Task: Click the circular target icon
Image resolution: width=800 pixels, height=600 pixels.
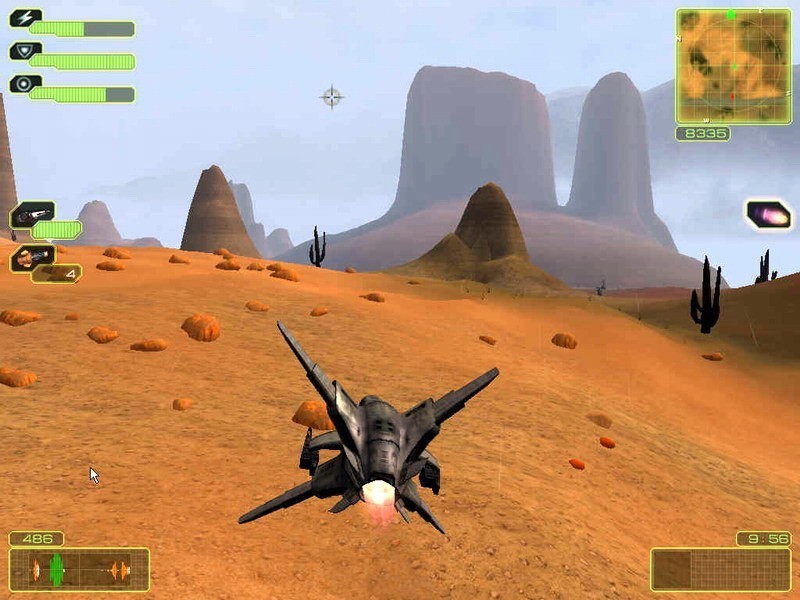Action: [25, 84]
